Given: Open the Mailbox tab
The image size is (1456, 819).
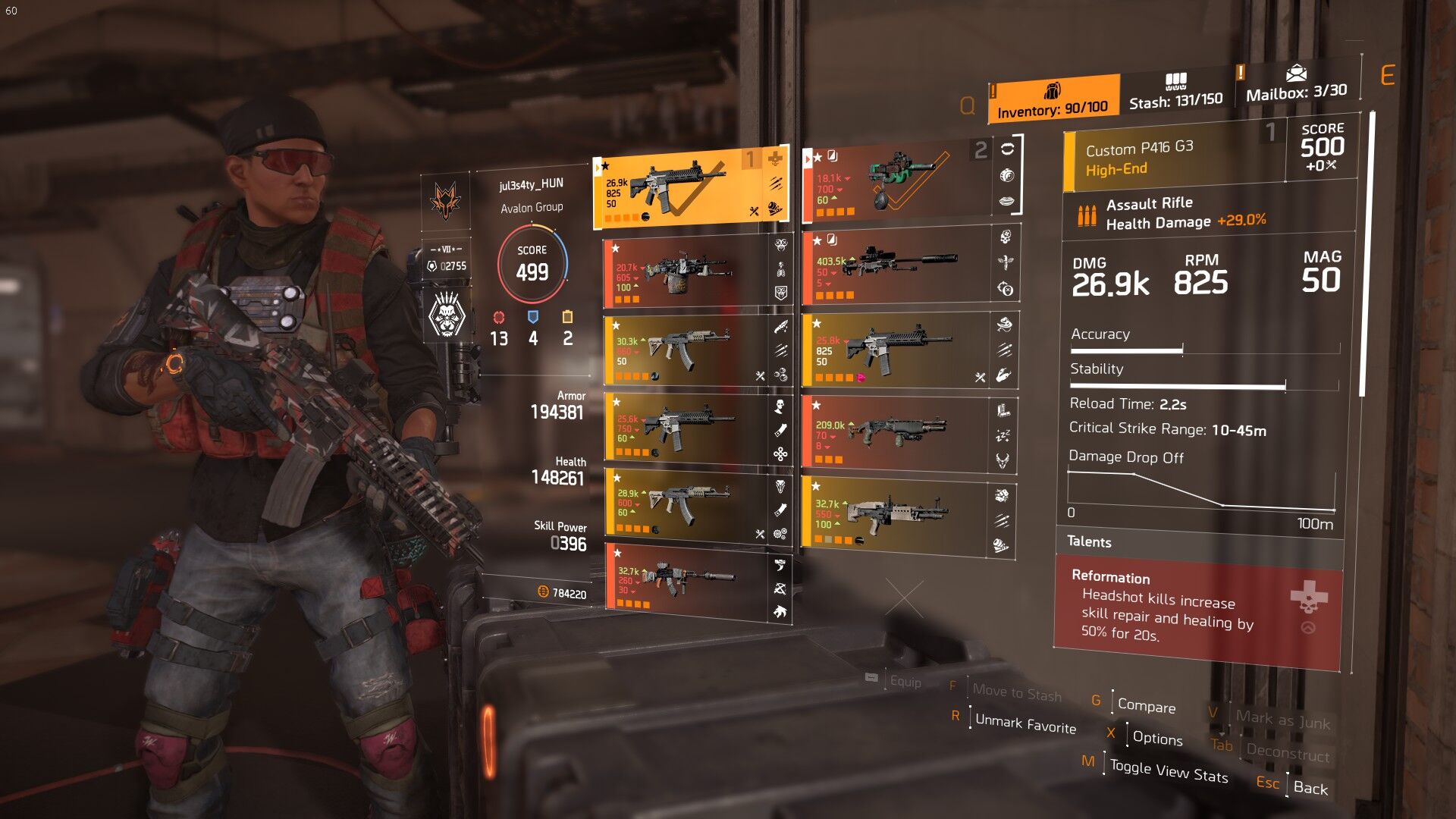Looking at the screenshot, I should point(1296,85).
